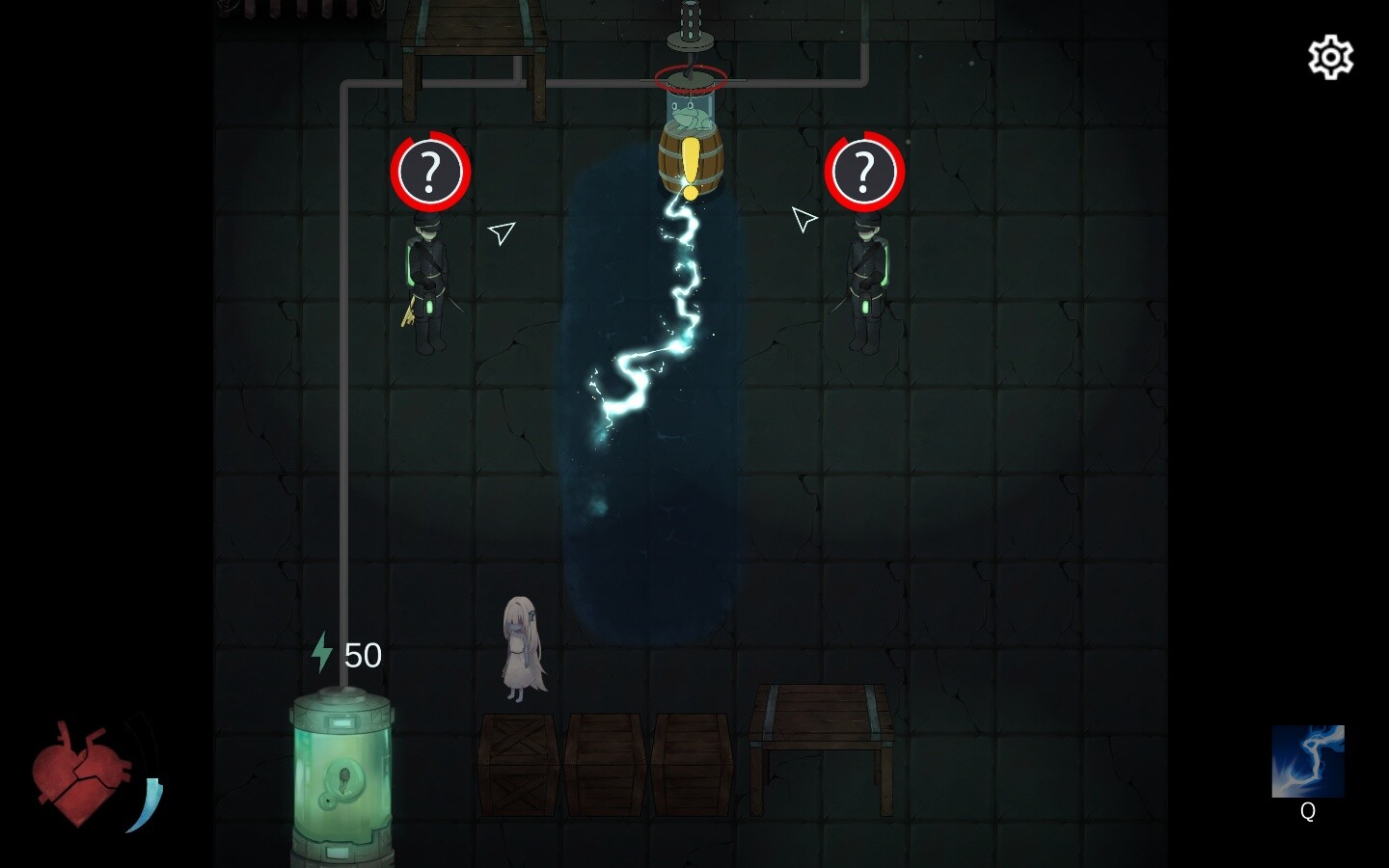
Task: Click the glowing green light on the left guard
Action: coord(430,306)
